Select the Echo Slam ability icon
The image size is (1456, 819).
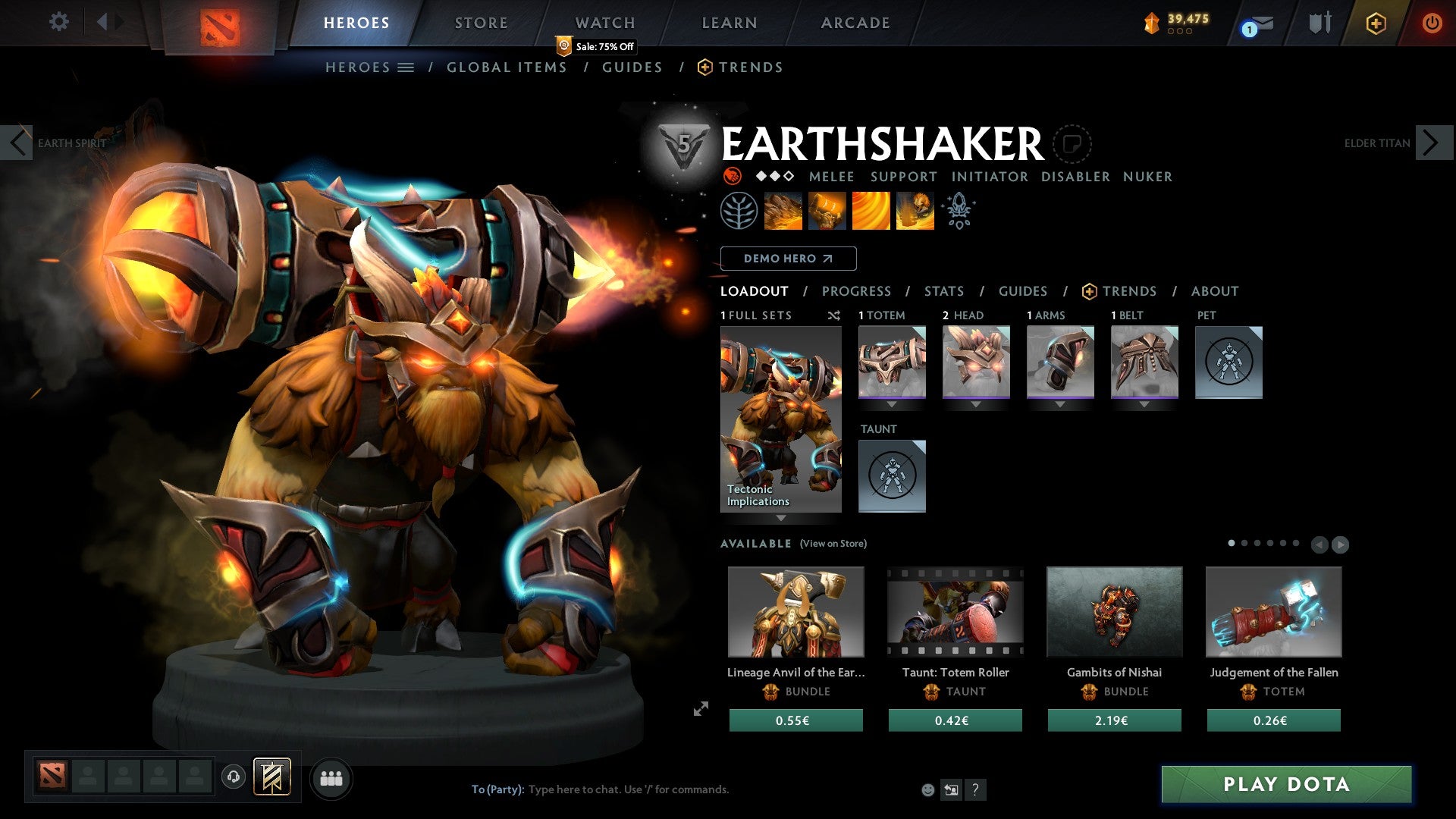click(915, 211)
